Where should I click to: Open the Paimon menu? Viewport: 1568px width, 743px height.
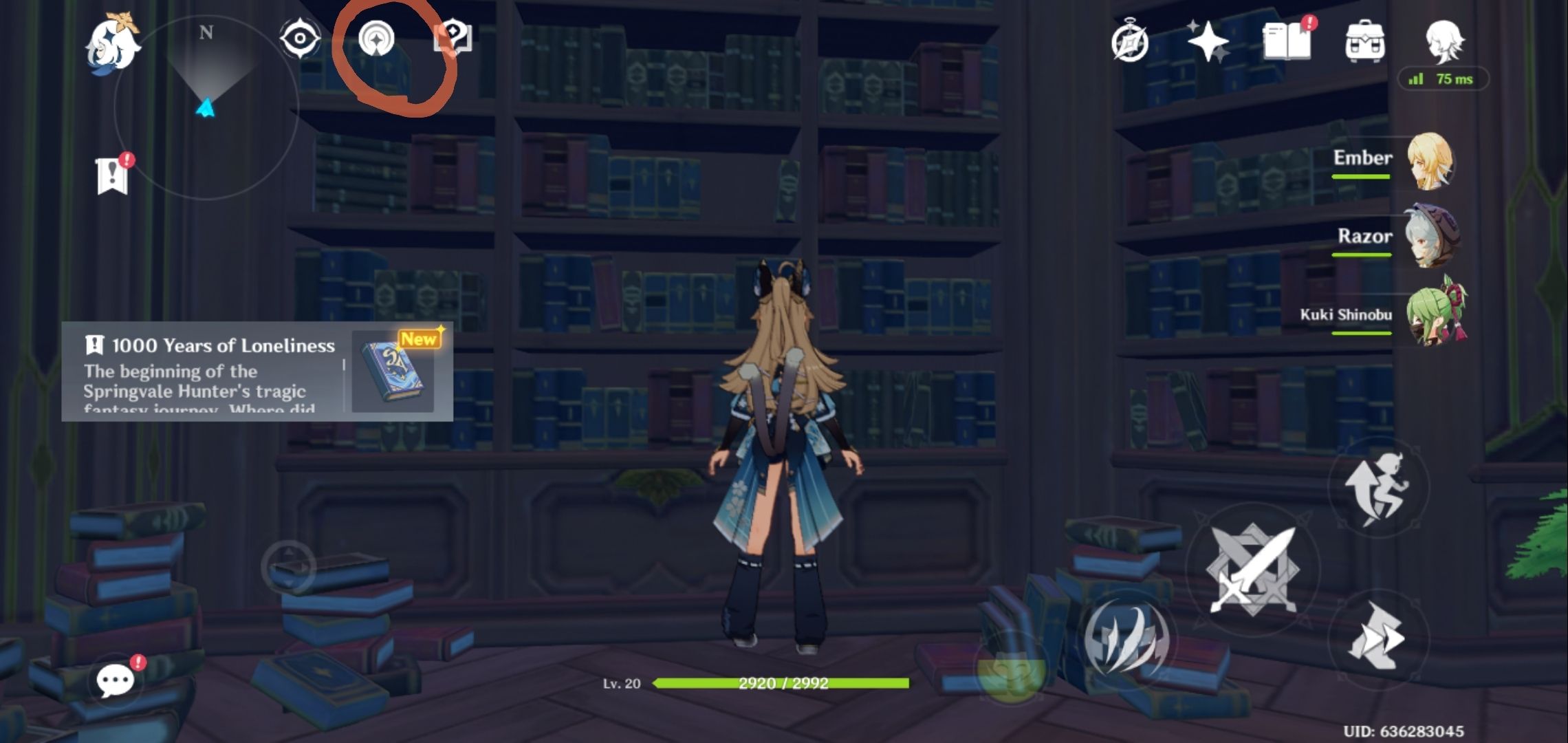(x=110, y=45)
